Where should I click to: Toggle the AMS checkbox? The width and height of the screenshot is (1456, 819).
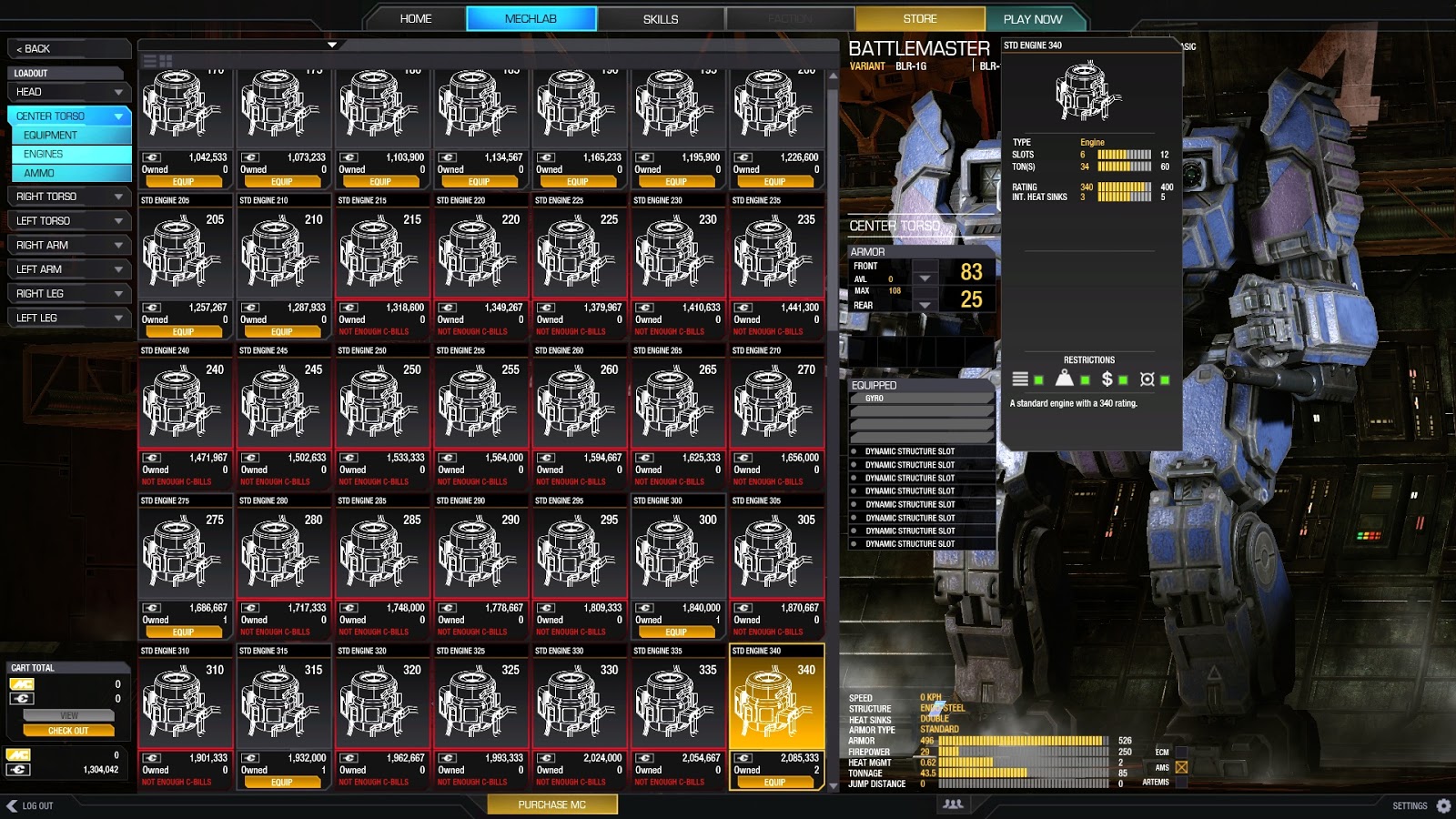pos(1182,766)
